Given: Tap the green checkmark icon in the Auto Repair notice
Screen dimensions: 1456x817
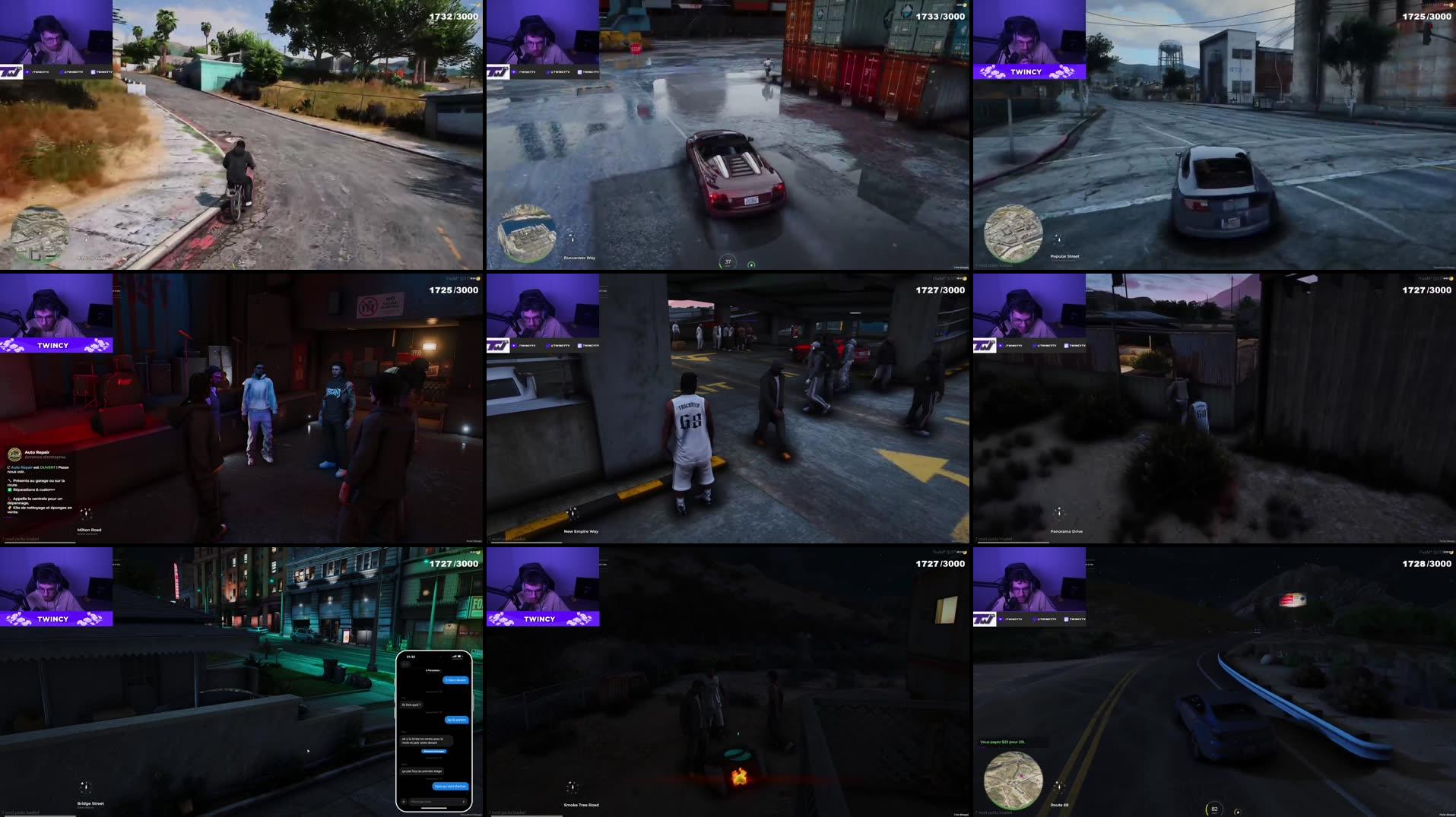Looking at the screenshot, I should pyautogui.click(x=10, y=489).
